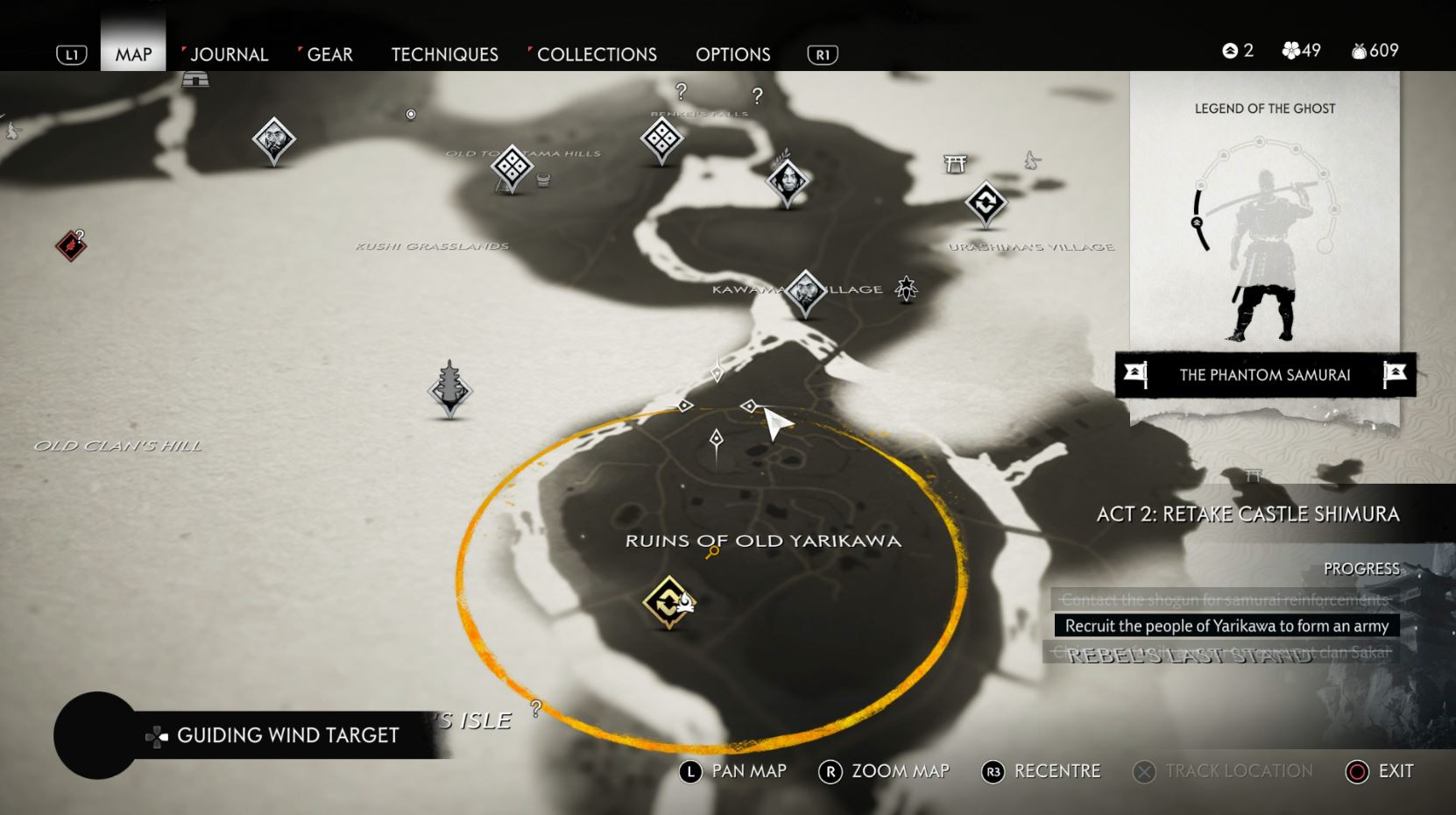Viewport: 1456px width, 815px height.
Task: Click the pagoda marker near Old Clan's Hill
Action: [450, 390]
